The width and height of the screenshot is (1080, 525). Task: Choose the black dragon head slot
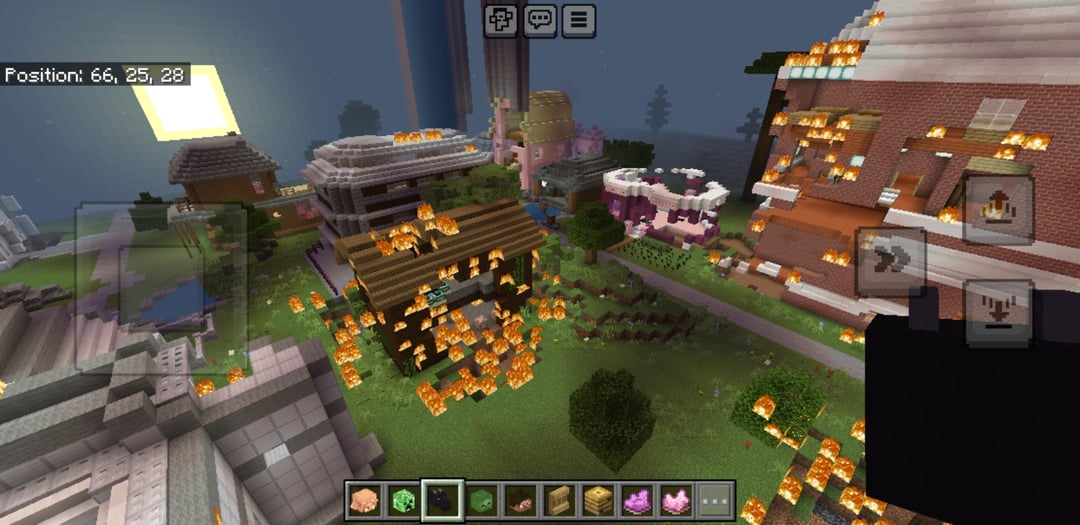(x=442, y=500)
